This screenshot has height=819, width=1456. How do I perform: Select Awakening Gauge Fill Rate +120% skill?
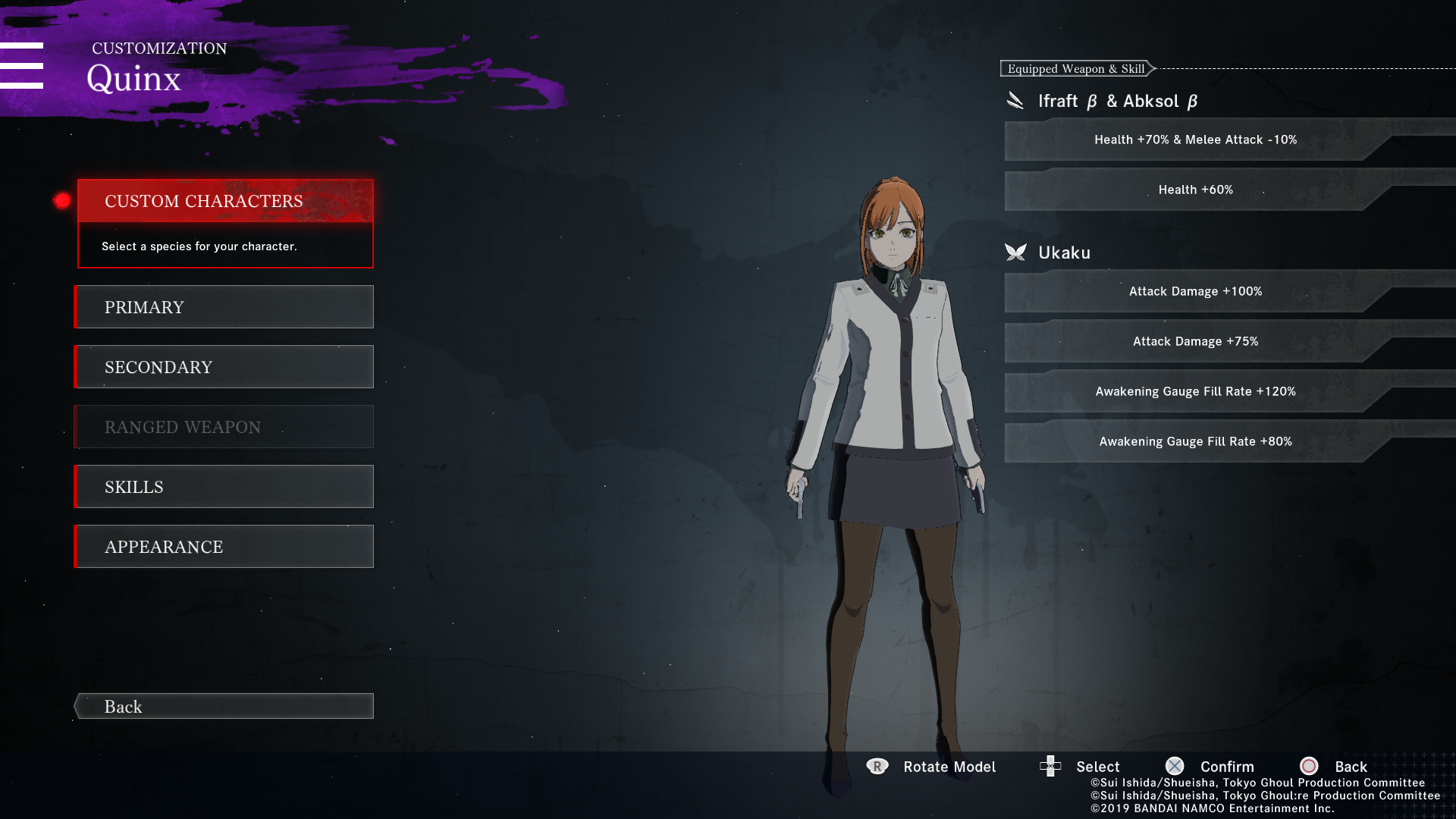tap(1195, 391)
